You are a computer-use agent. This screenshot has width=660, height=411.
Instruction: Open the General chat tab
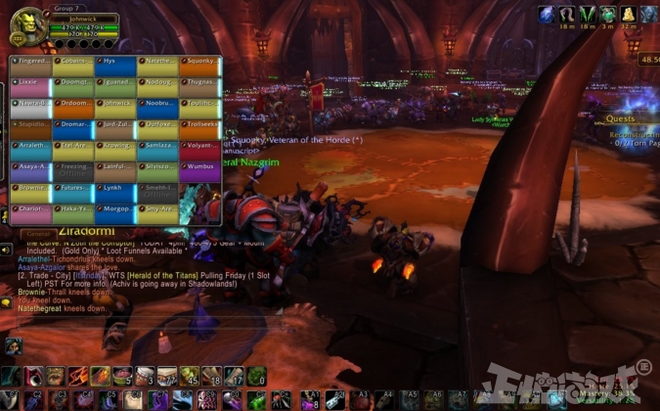(36, 232)
